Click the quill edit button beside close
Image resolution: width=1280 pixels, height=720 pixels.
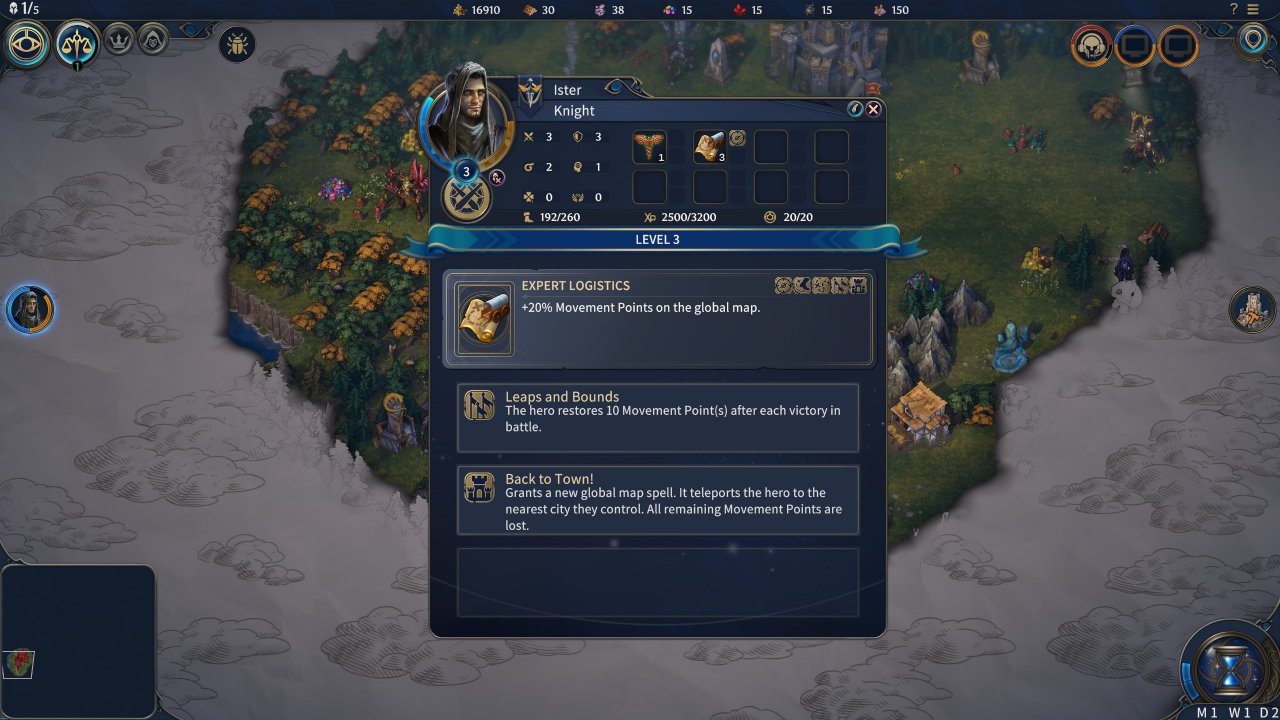coord(855,109)
